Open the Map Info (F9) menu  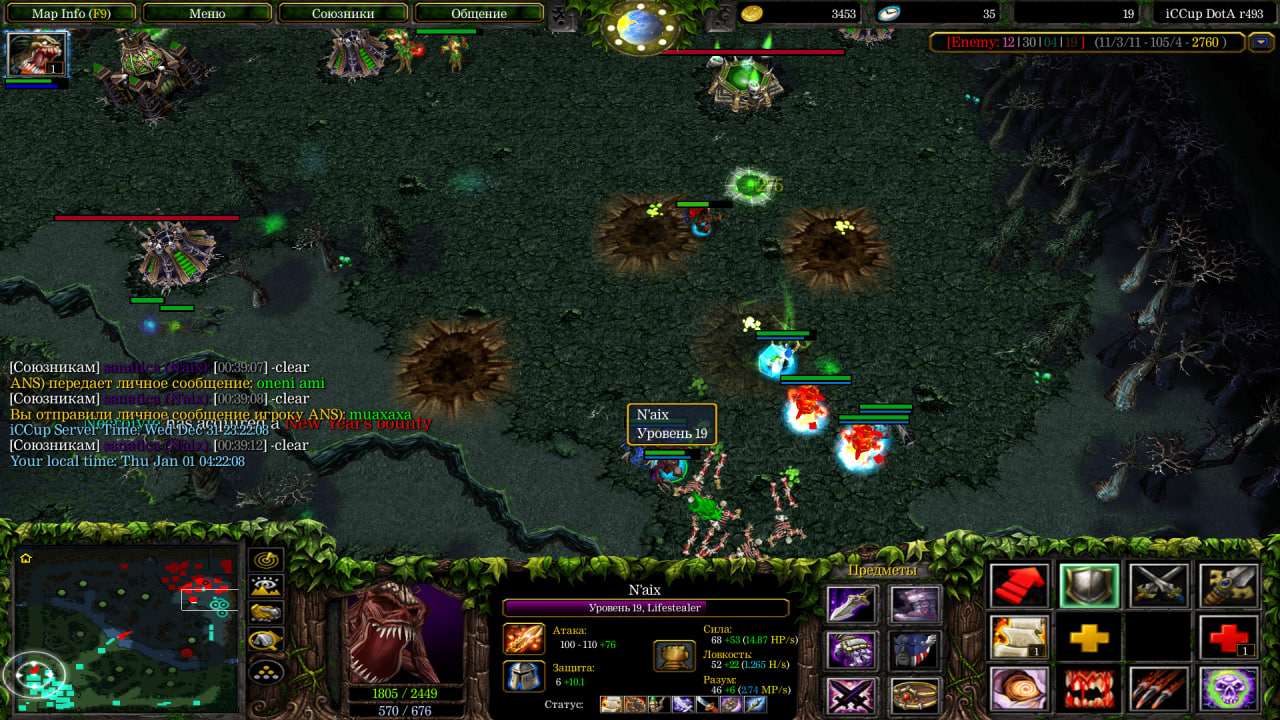click(x=71, y=13)
